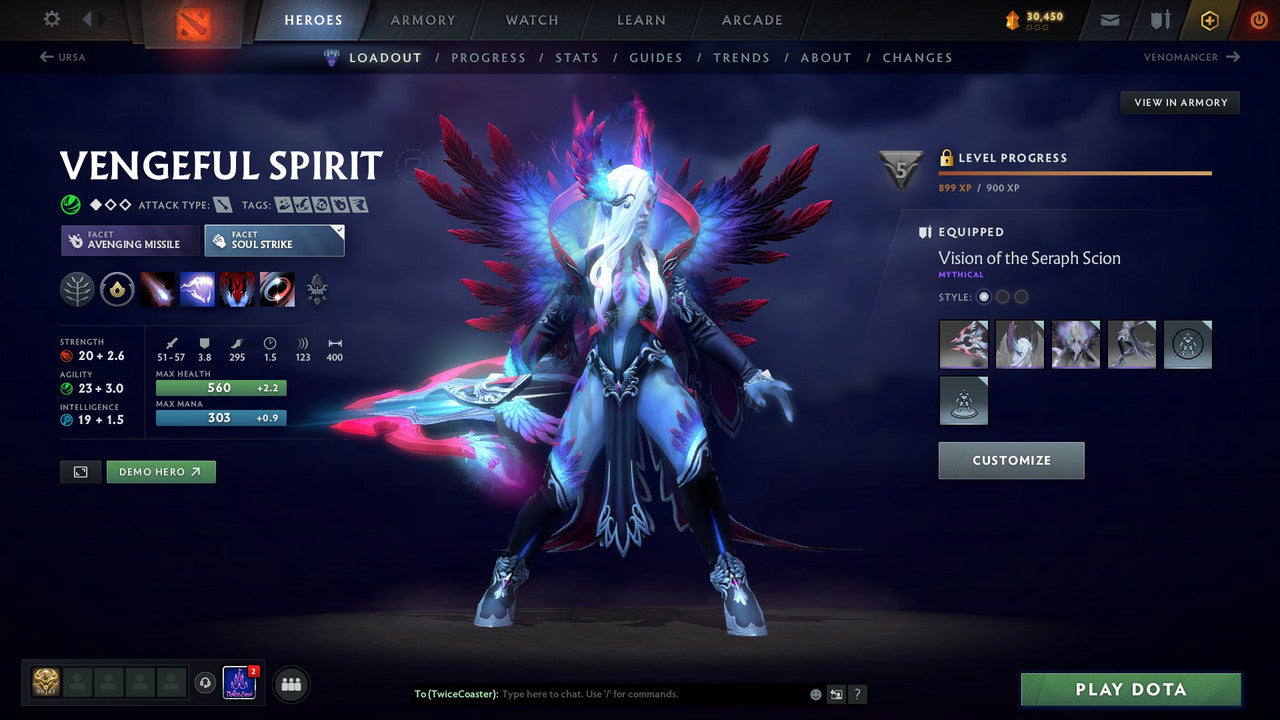Open the emoticon picker beside chat
The width and height of the screenshot is (1280, 720).
(x=815, y=694)
